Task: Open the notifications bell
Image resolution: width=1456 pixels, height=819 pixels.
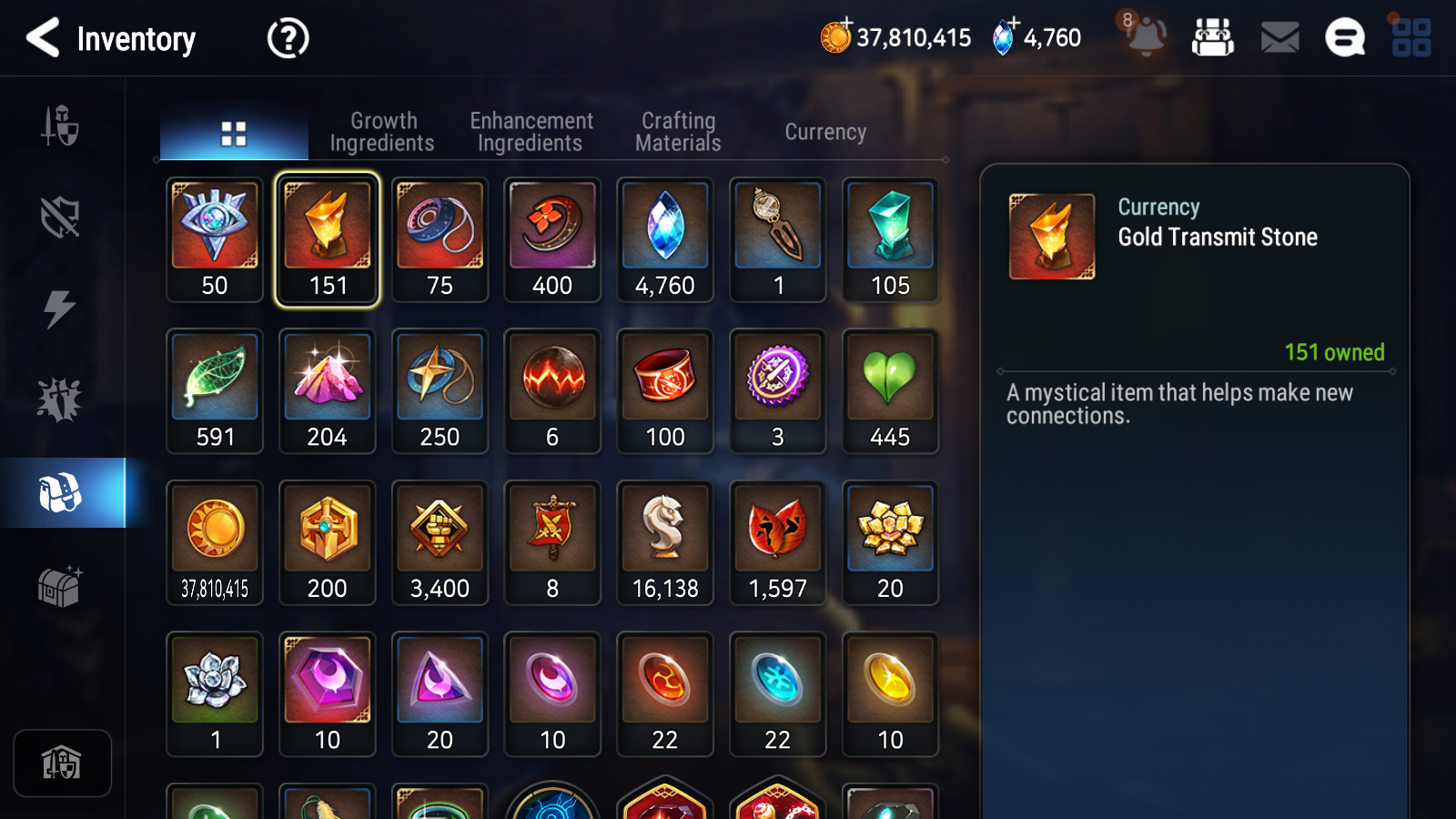Action: 1146,37
